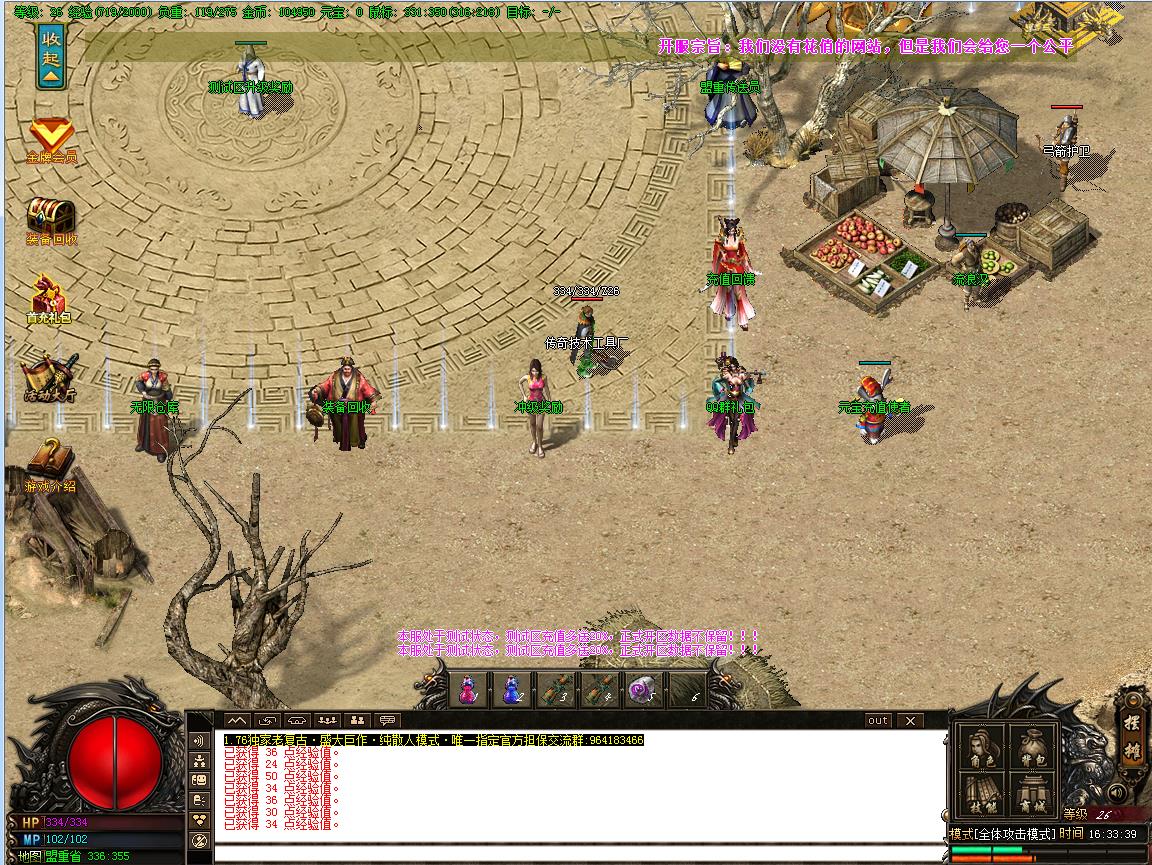Image resolution: width=1152 pixels, height=865 pixels.
Task: Open the 金牌会员 gold member icon
Action: coord(50,138)
